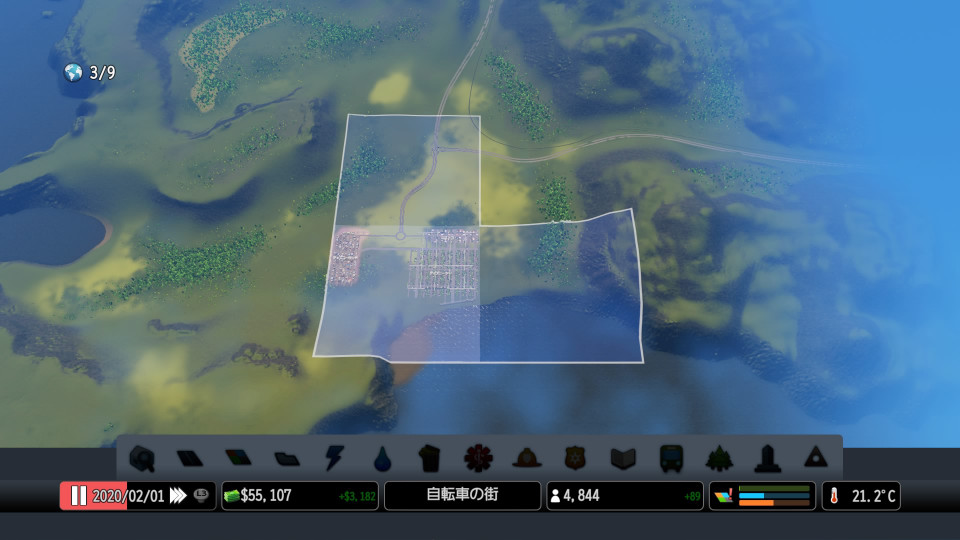Screen dimensions: 960x540
Task: Click the city name 自転車の街
Action: pos(462,496)
